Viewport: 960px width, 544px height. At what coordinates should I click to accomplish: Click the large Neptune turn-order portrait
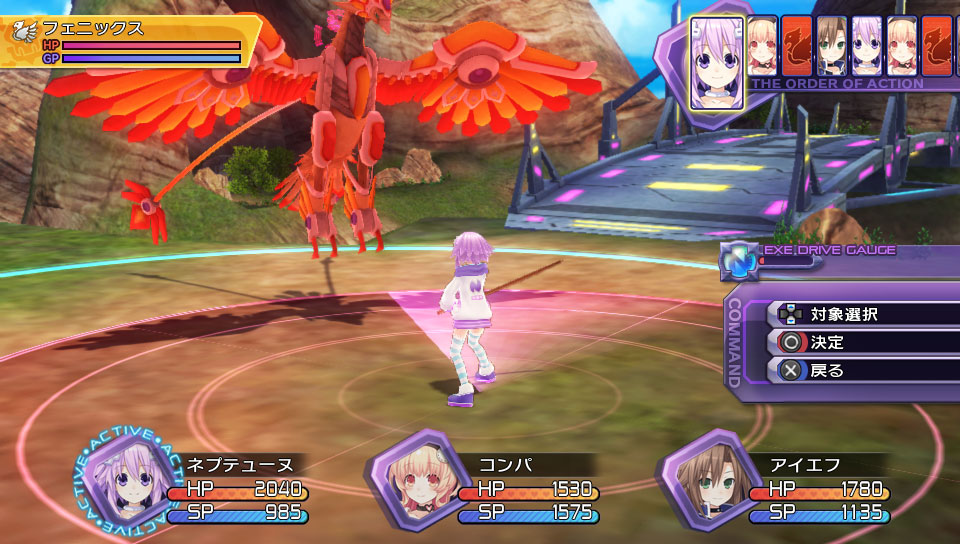tap(716, 63)
